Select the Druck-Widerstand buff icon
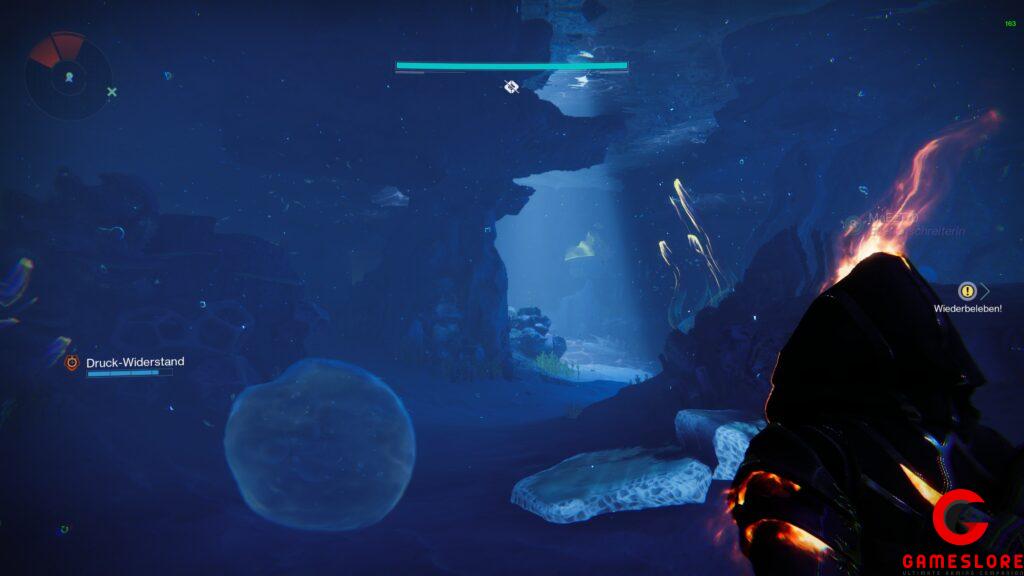The width and height of the screenshot is (1024, 576). (x=72, y=363)
